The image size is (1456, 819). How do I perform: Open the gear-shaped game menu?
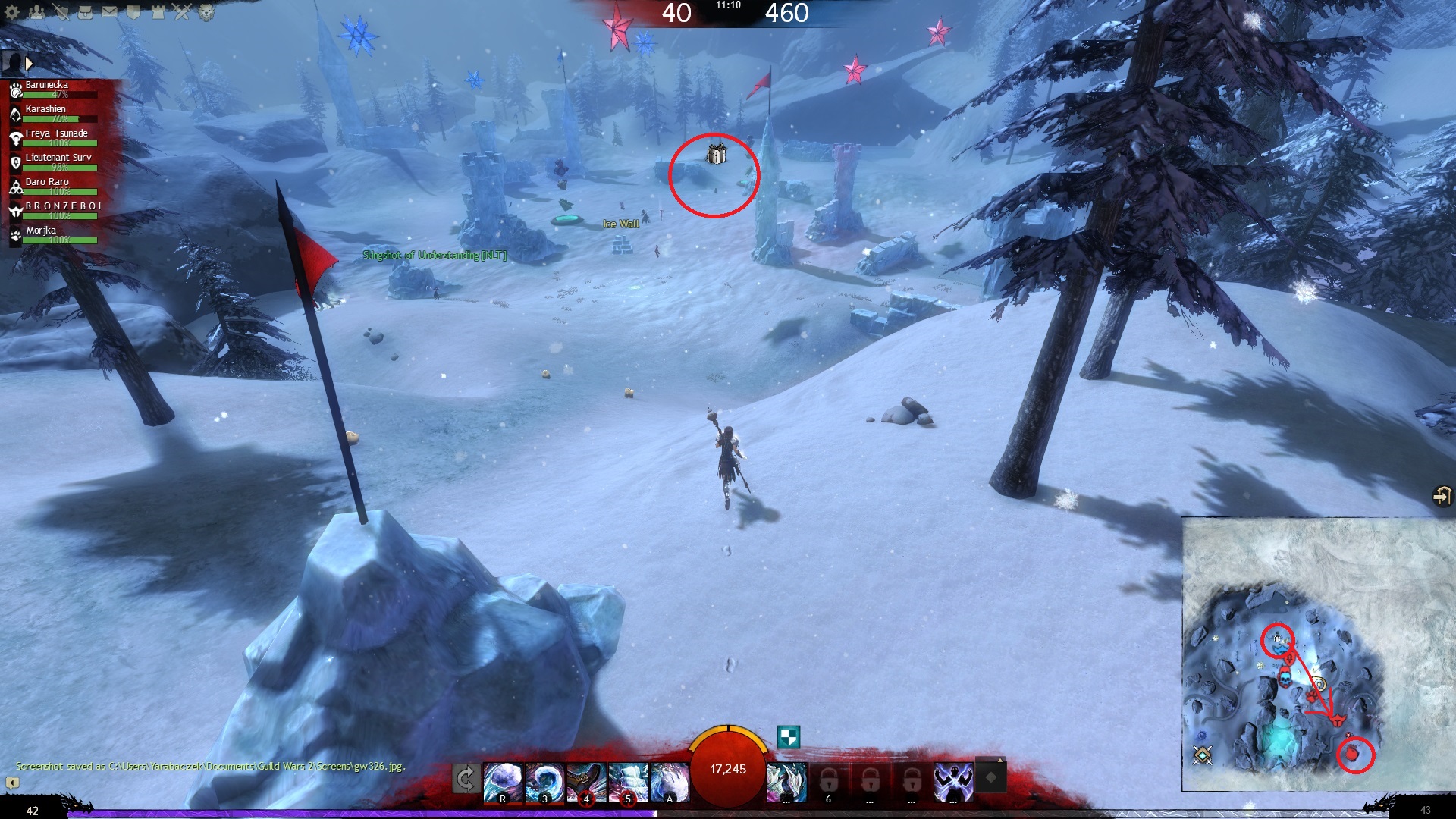12,12
